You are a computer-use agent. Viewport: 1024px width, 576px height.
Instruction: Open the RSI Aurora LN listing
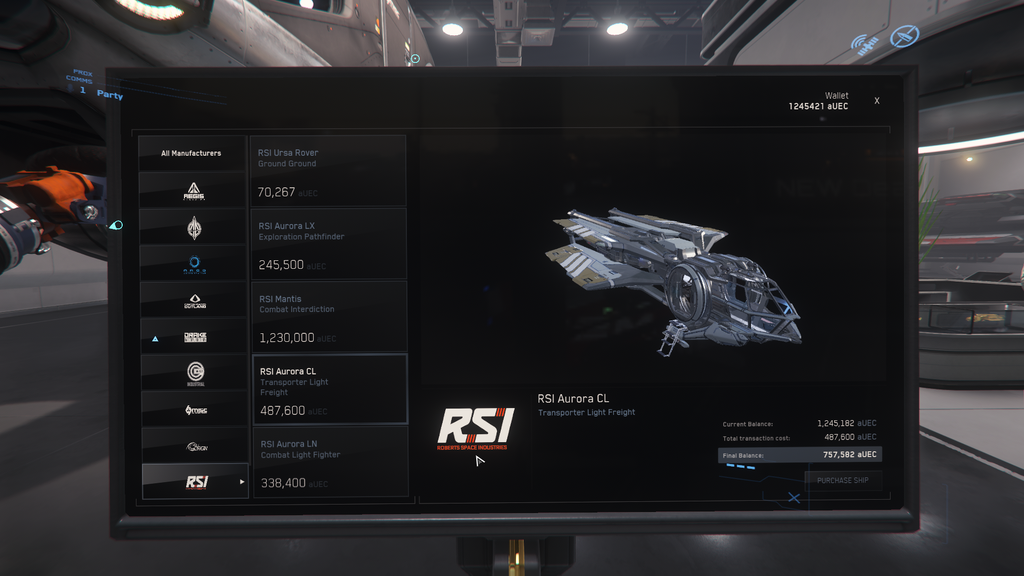pyautogui.click(x=328, y=462)
